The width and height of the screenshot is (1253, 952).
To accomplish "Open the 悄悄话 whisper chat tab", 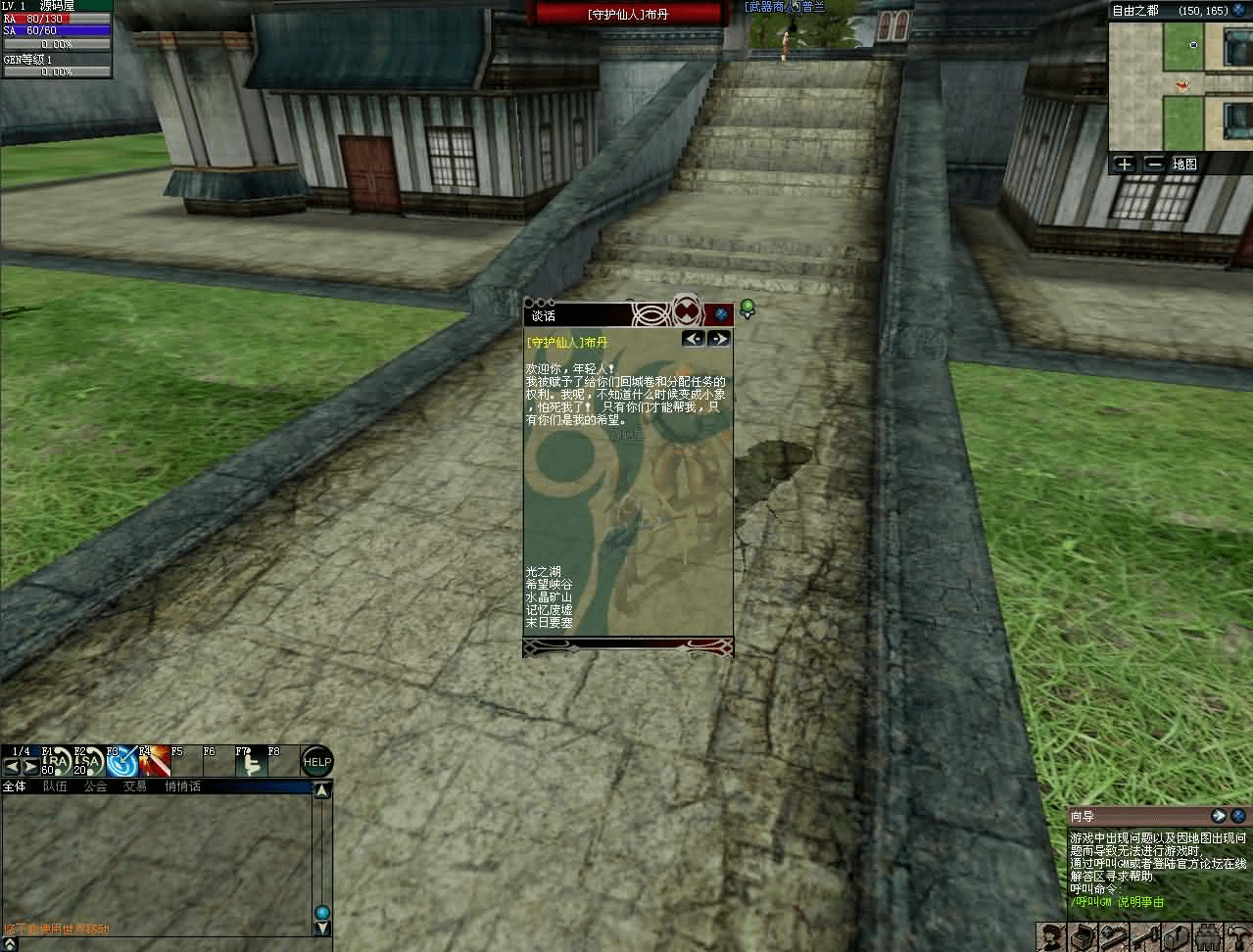I will point(182,786).
